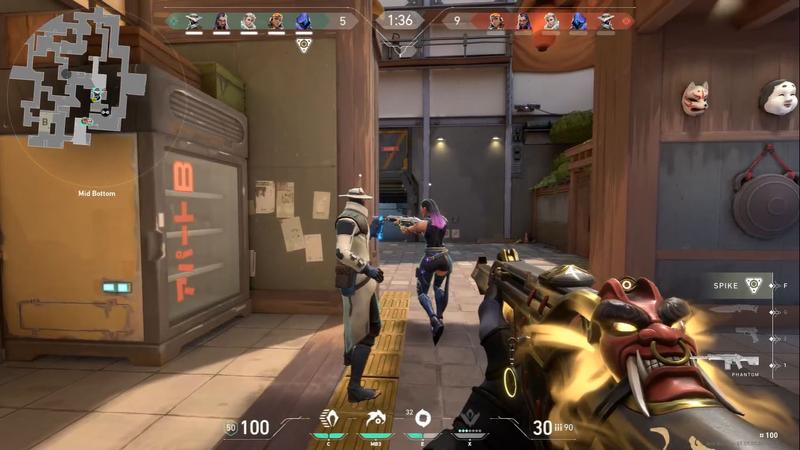Use the ability icon labeled MB3

(376, 419)
